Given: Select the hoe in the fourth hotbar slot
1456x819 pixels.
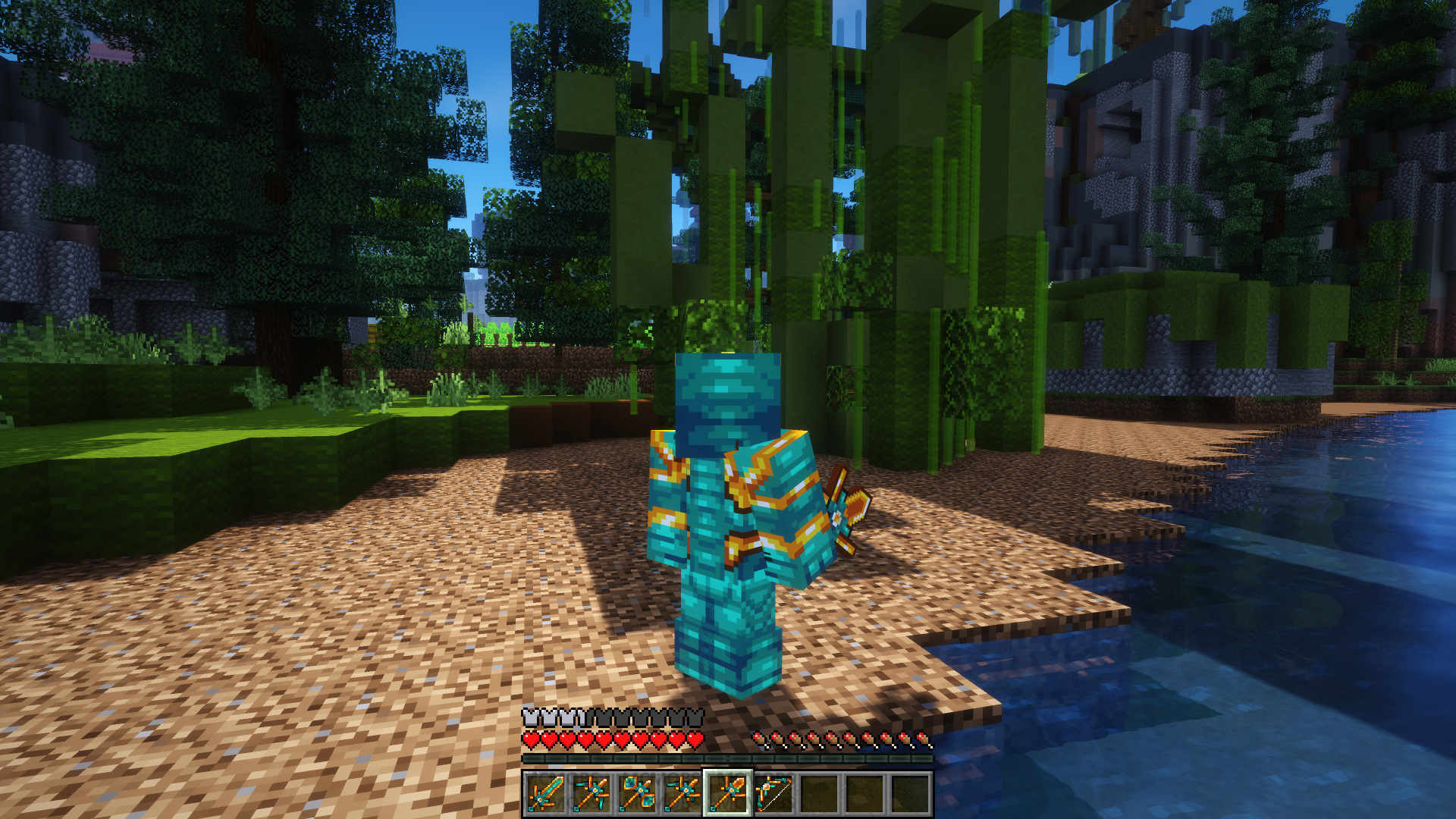Looking at the screenshot, I should pyautogui.click(x=683, y=793).
